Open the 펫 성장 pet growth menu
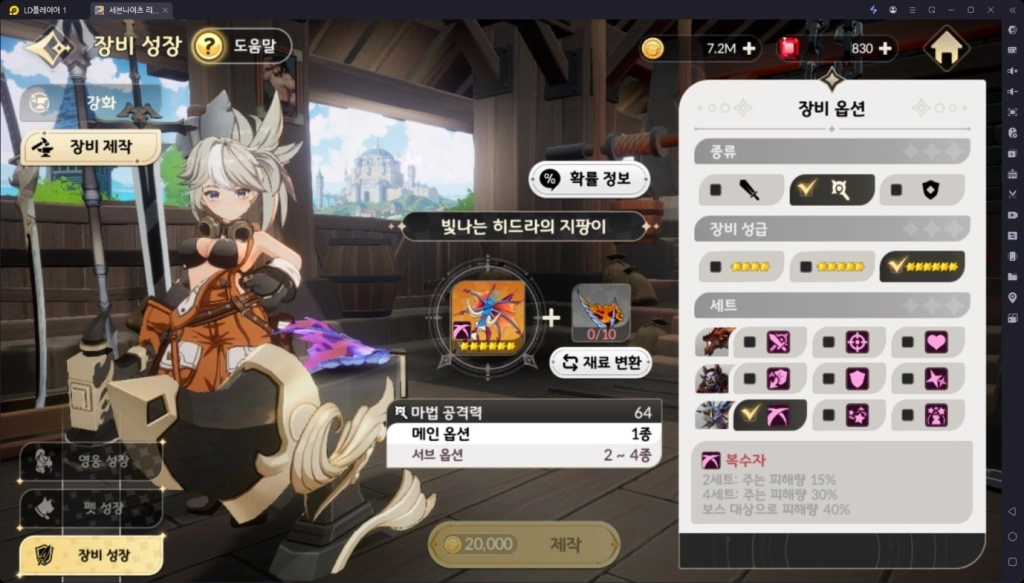 coord(90,507)
